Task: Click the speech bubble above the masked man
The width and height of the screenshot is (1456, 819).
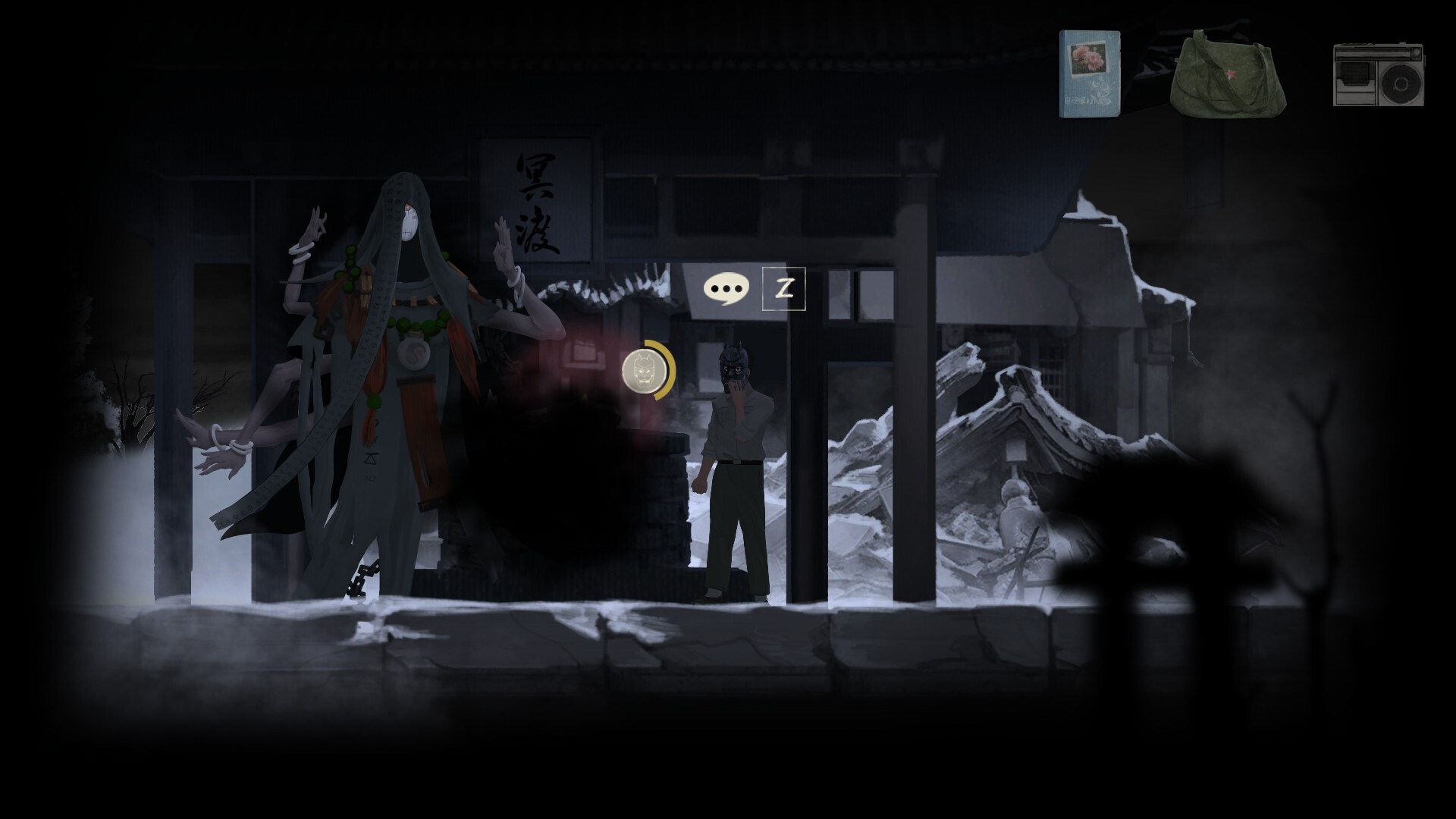Action: tap(726, 289)
